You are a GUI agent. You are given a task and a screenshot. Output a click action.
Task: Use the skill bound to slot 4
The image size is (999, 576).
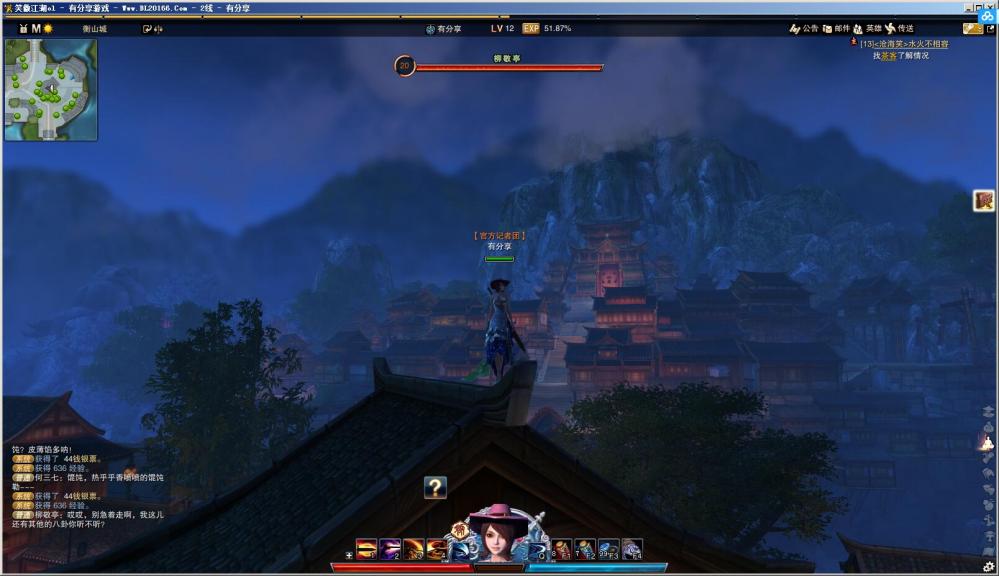[x=437, y=549]
